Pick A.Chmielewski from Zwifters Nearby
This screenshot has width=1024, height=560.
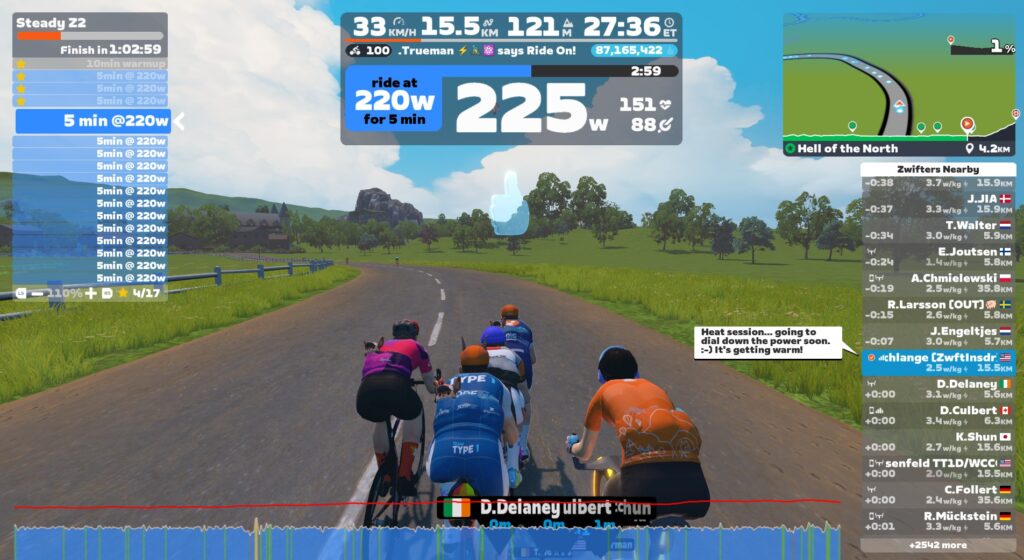coord(938,283)
